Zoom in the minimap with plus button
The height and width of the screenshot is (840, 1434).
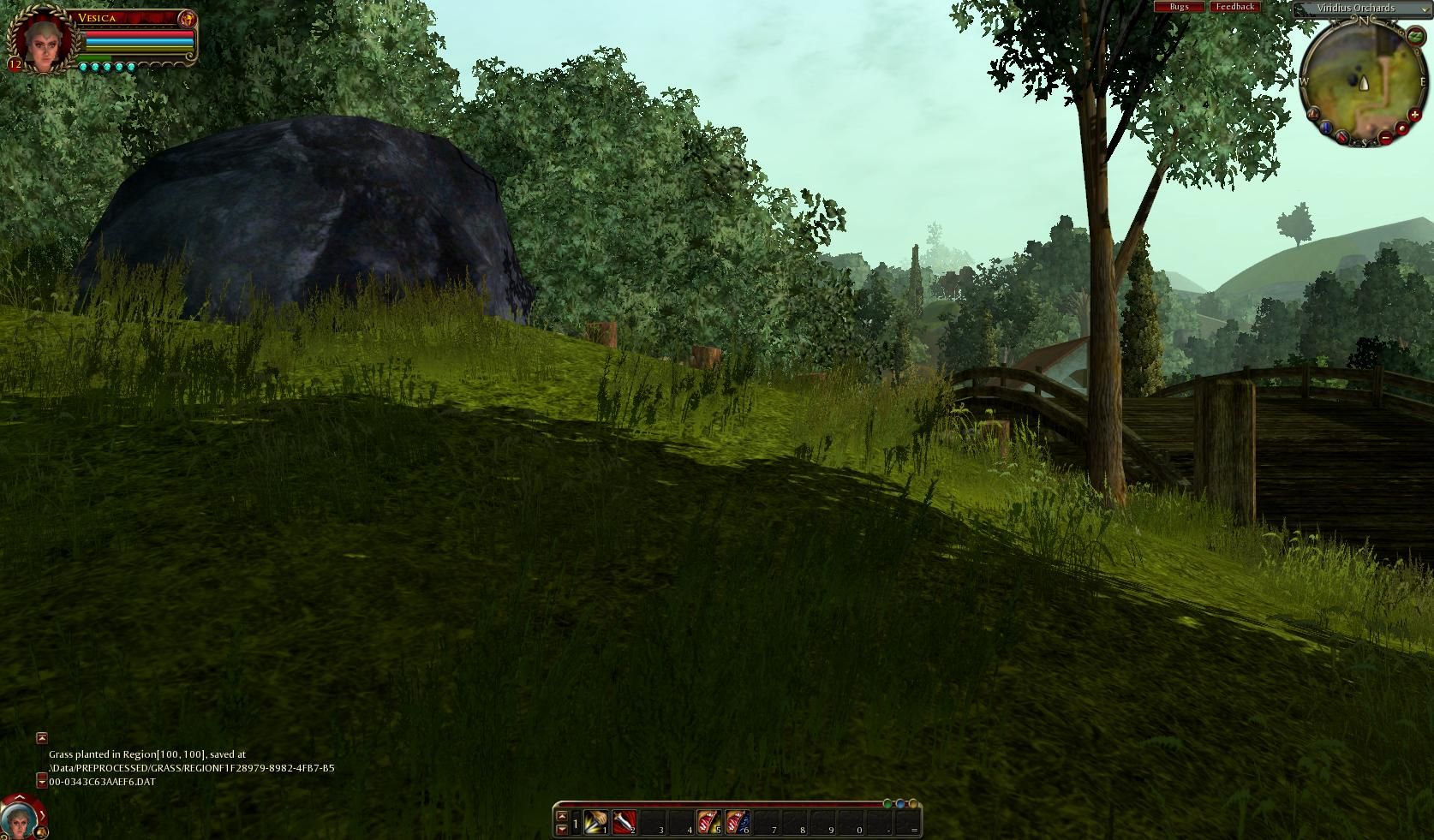point(1414,116)
